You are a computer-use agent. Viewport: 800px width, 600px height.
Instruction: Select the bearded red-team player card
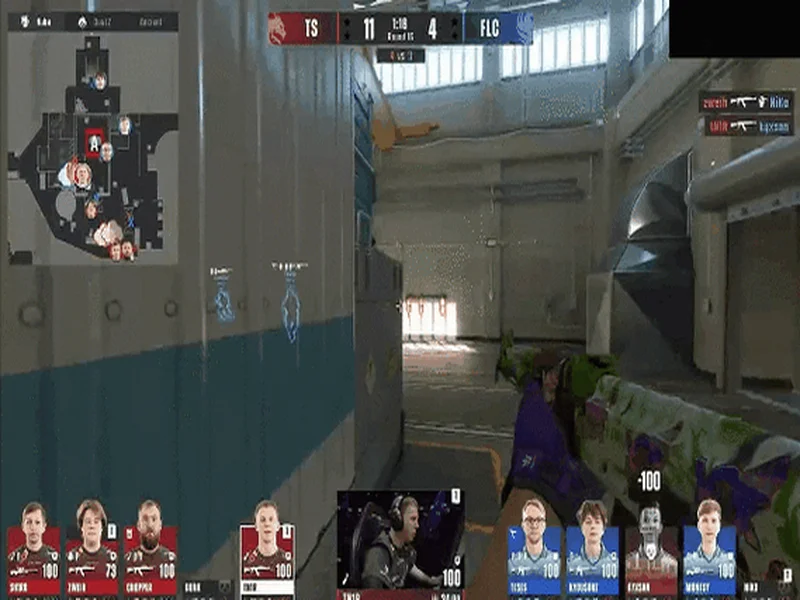(x=150, y=548)
